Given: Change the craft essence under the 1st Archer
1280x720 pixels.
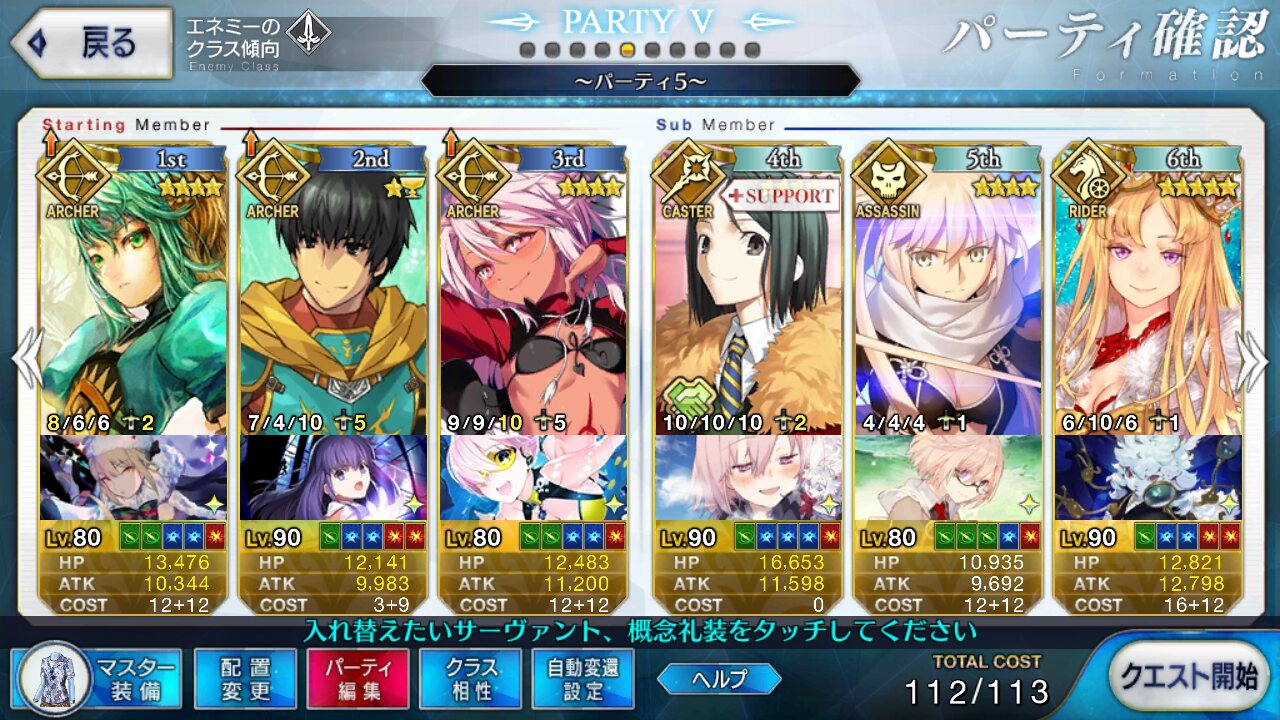Looking at the screenshot, I should (x=133, y=477).
